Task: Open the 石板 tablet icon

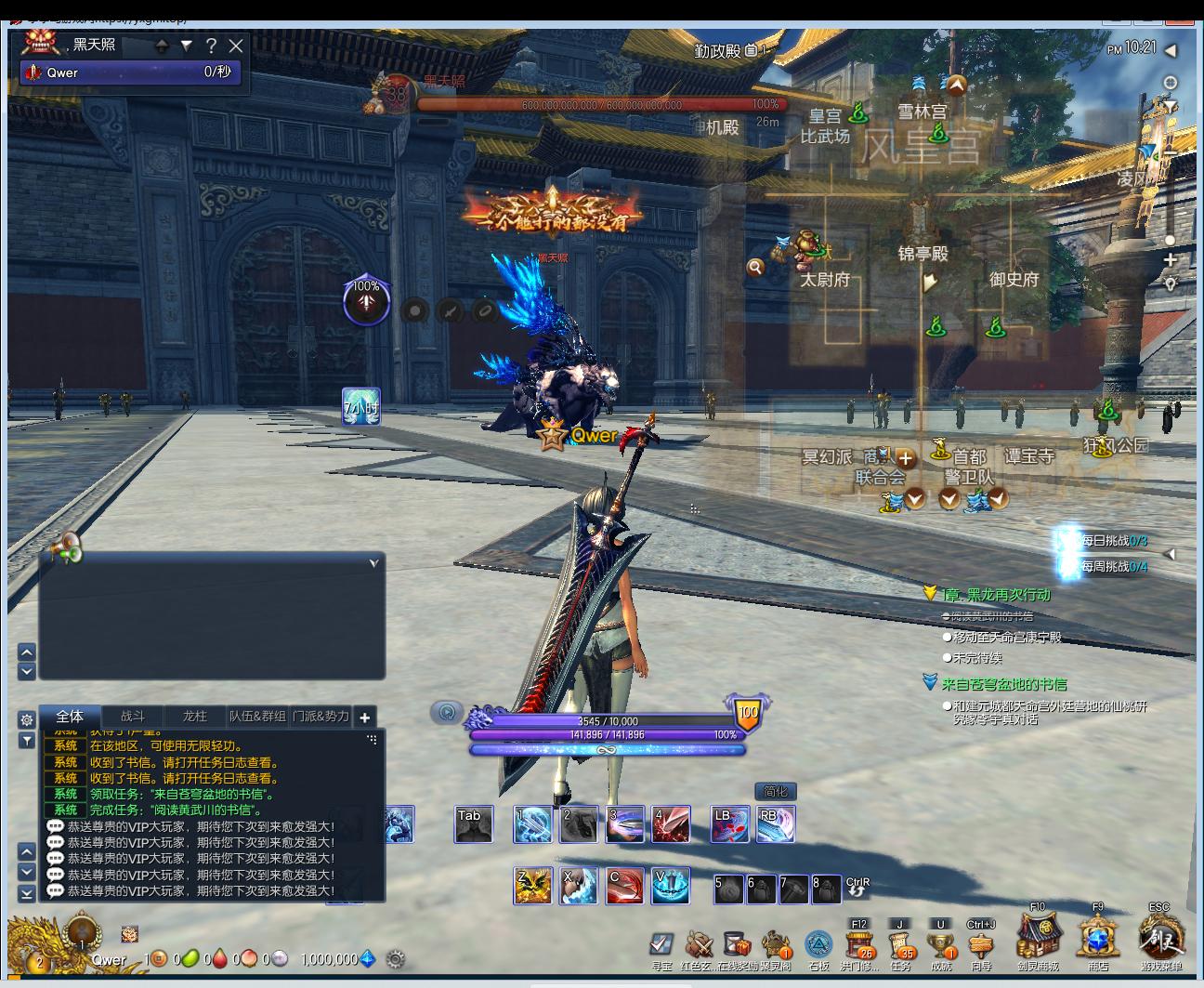Action: point(818,945)
